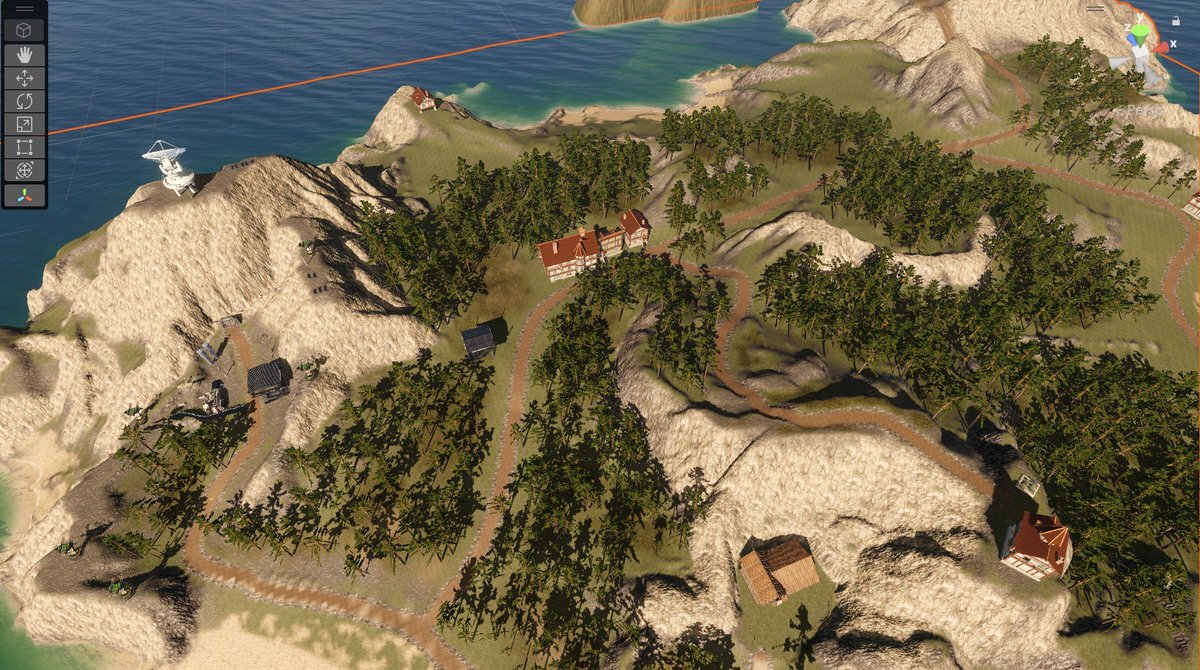Screen dimensions: 1200x670
Task: Click the red X axis cone
Action: tap(1161, 46)
